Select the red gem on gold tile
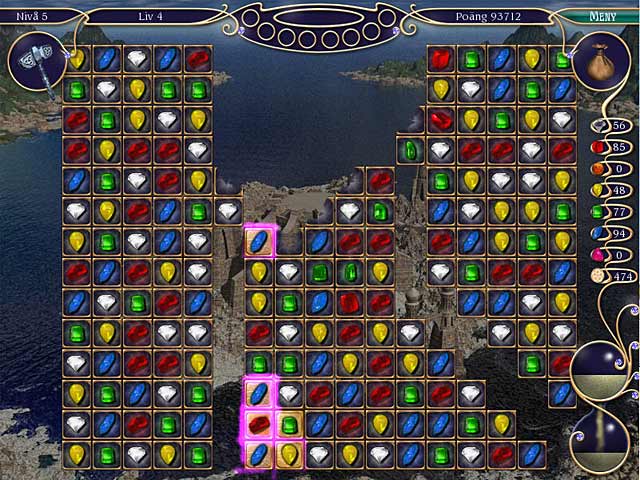Screen dimensions: 640x480 click(258, 424)
